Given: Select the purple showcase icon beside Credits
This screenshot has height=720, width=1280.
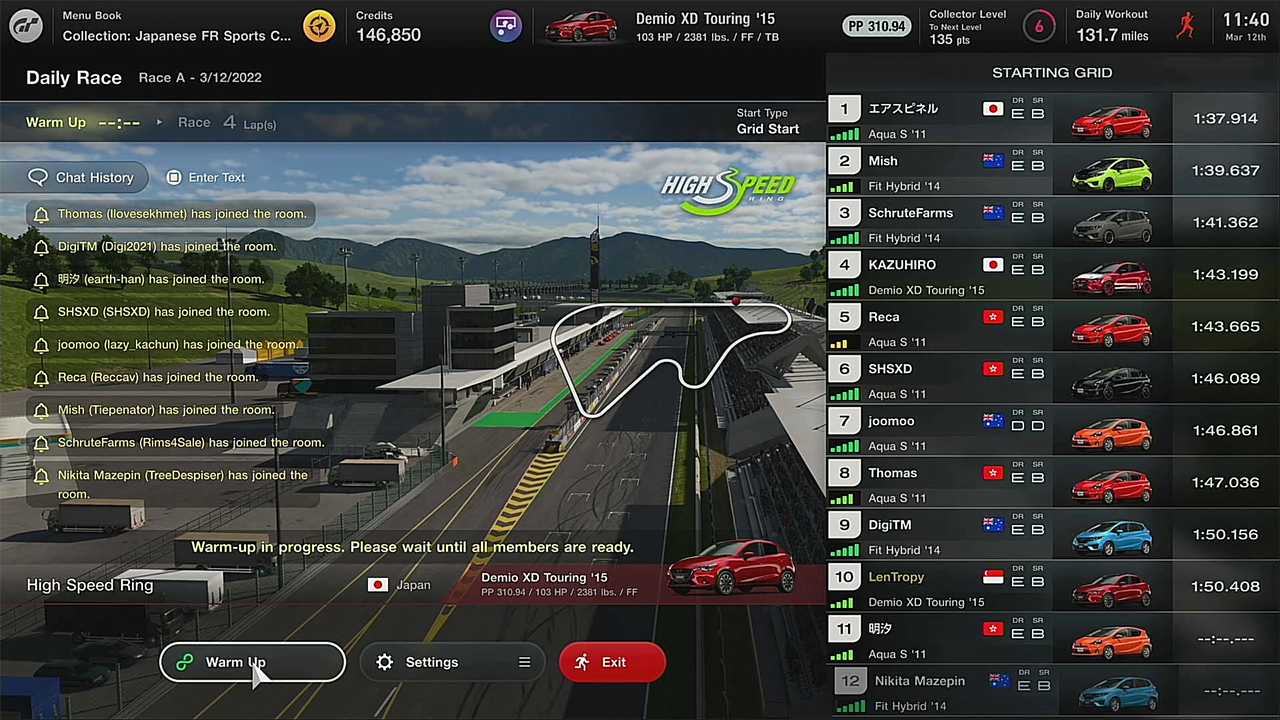Looking at the screenshot, I should point(506,26).
